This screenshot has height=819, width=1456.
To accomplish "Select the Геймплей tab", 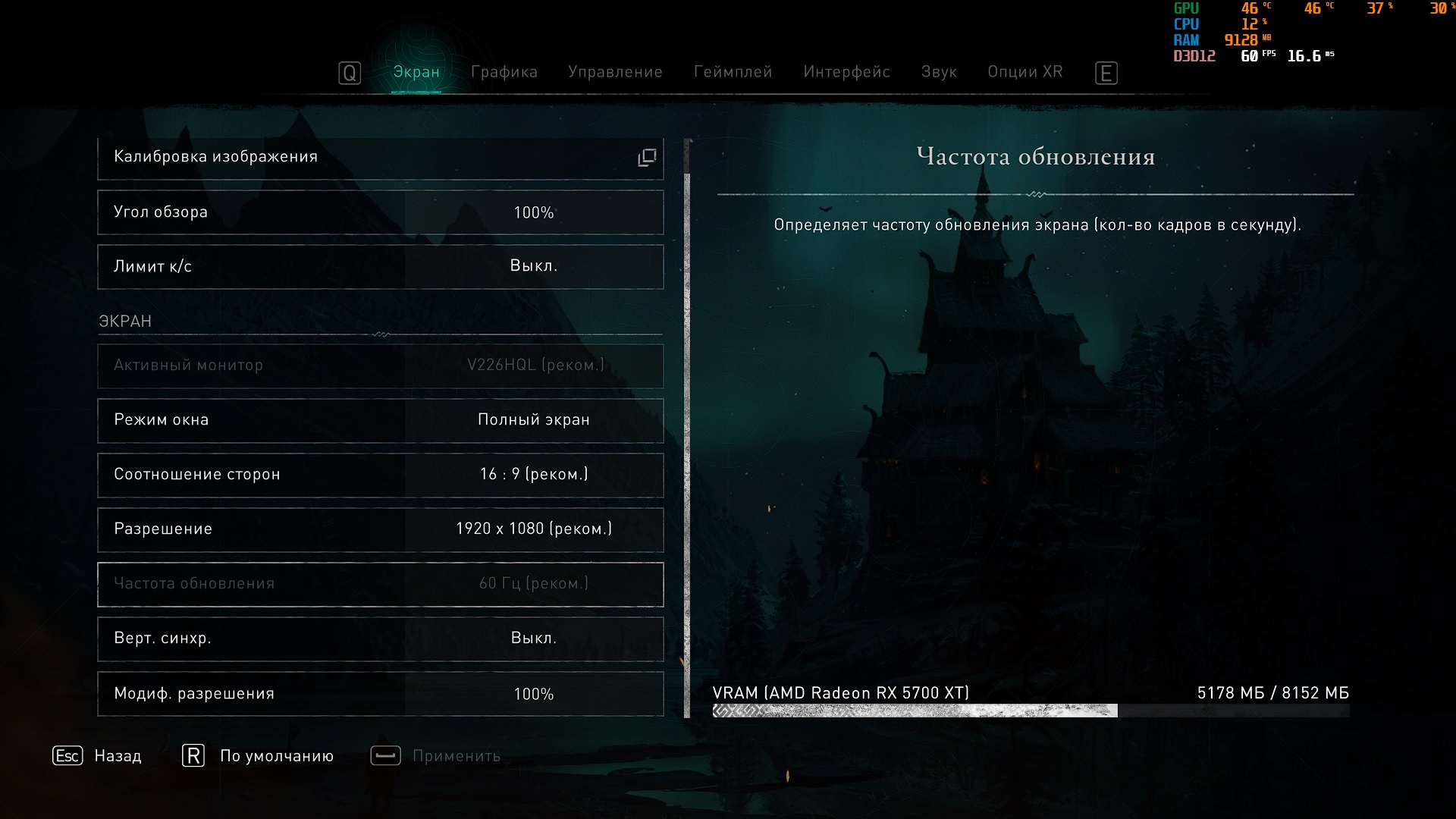I will coord(733,72).
